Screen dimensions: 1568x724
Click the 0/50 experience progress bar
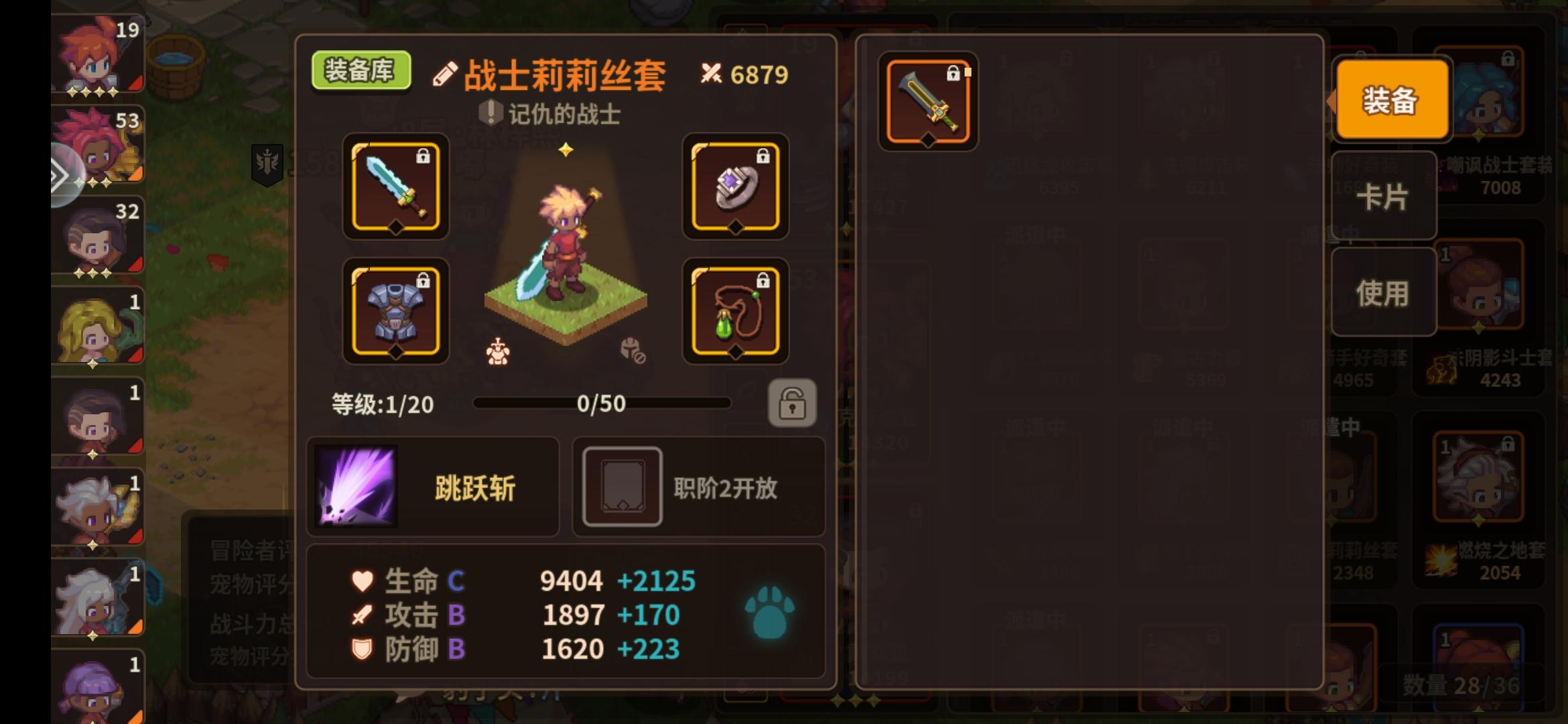(602, 404)
